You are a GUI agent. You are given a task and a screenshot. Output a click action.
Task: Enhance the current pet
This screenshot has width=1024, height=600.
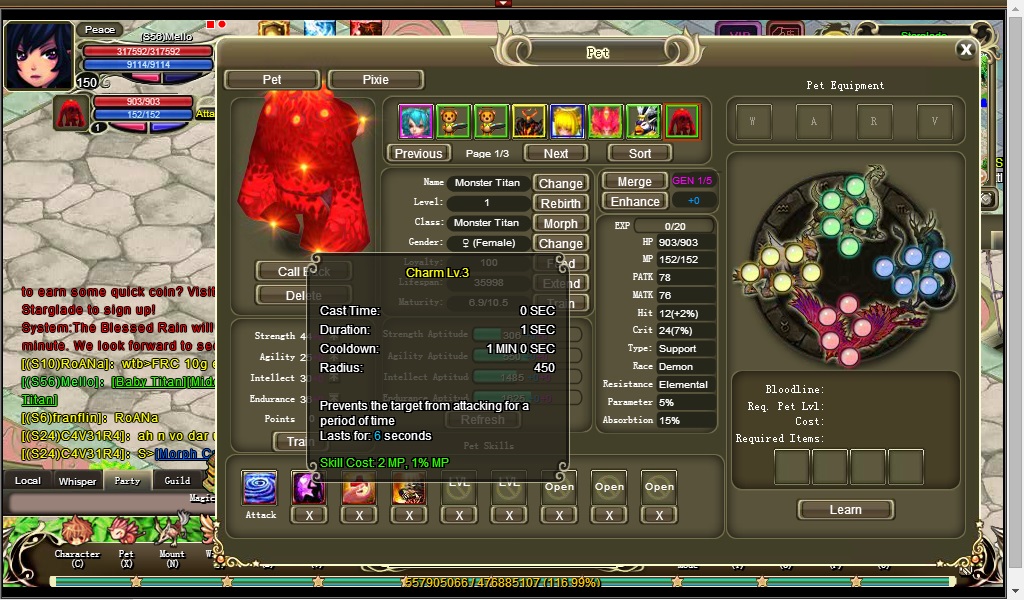coord(634,201)
